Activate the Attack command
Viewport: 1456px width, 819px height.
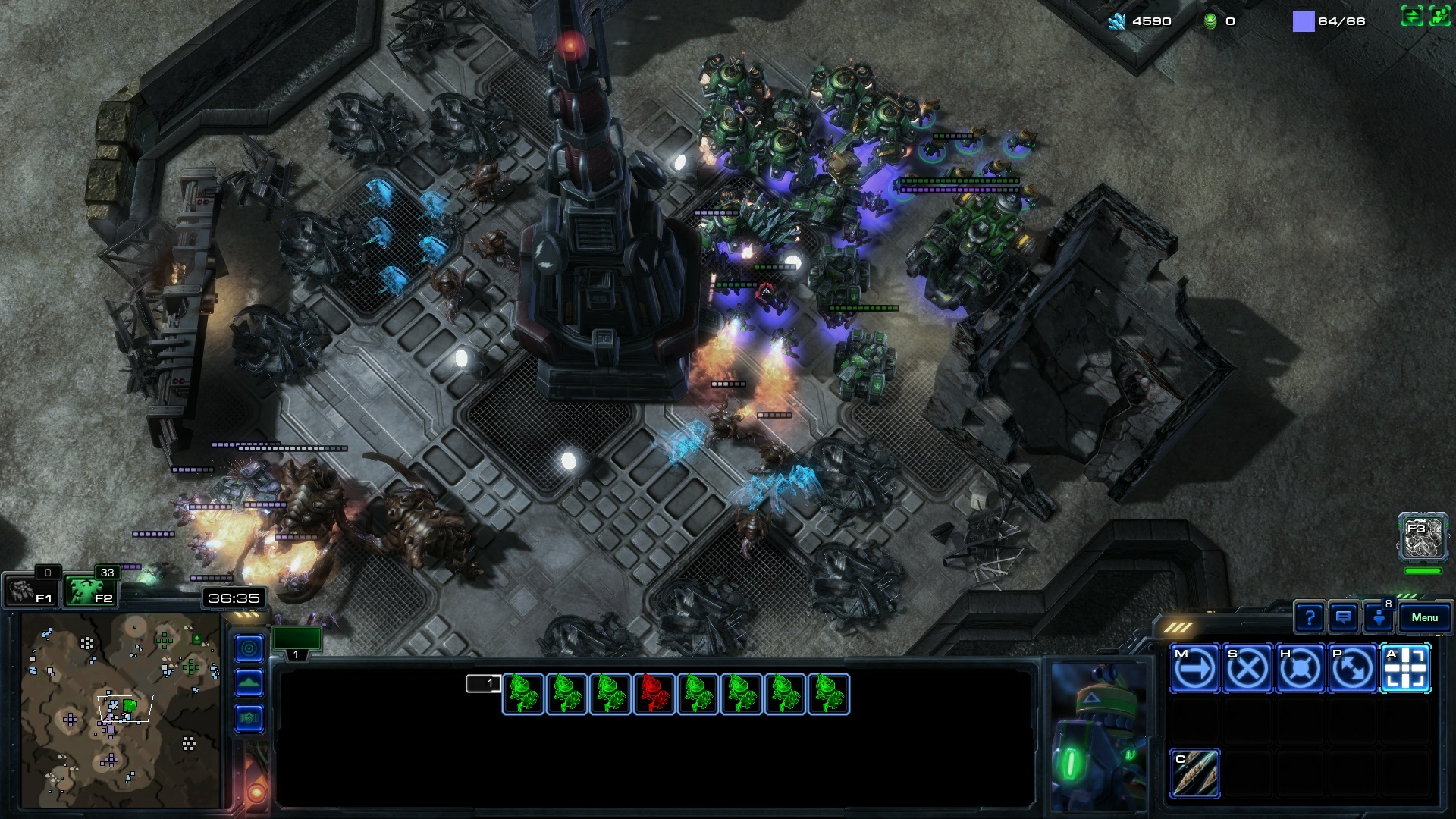[x=1405, y=669]
